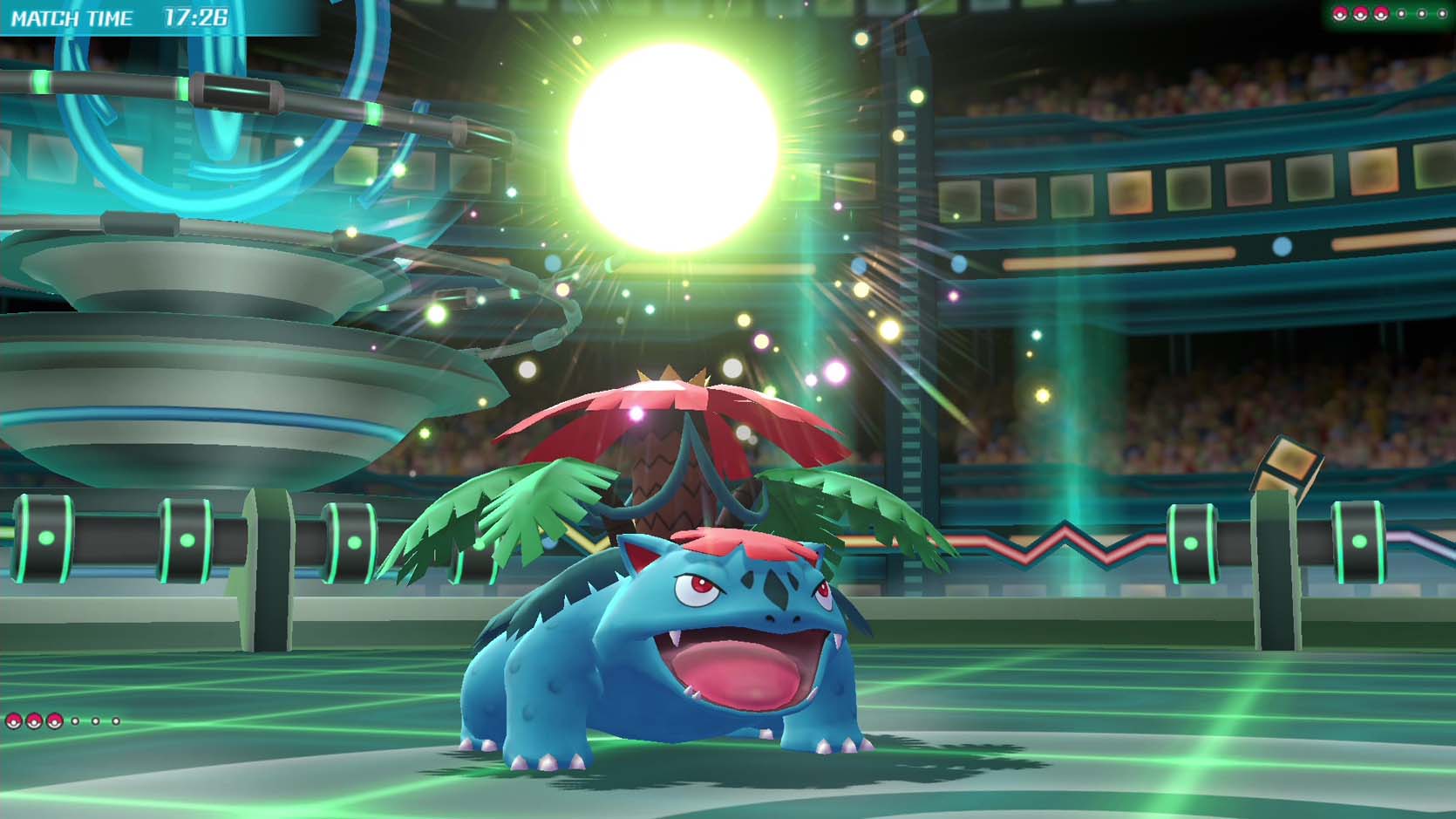
Task: Click the first red Poké Ball in player's party
Action: (x=14, y=721)
